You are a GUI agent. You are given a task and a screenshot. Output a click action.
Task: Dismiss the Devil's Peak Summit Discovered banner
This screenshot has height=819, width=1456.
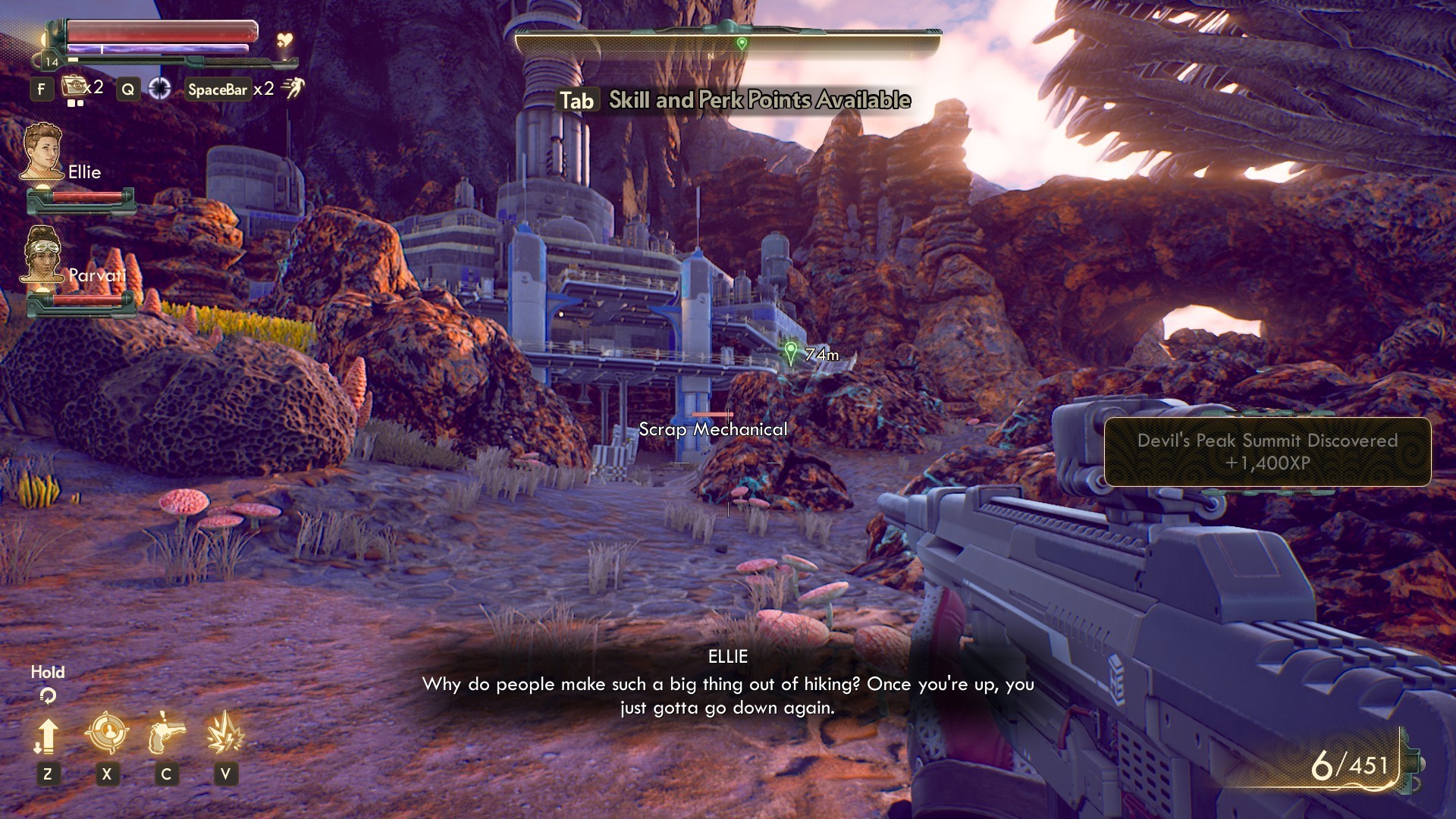pyautogui.click(x=1267, y=451)
